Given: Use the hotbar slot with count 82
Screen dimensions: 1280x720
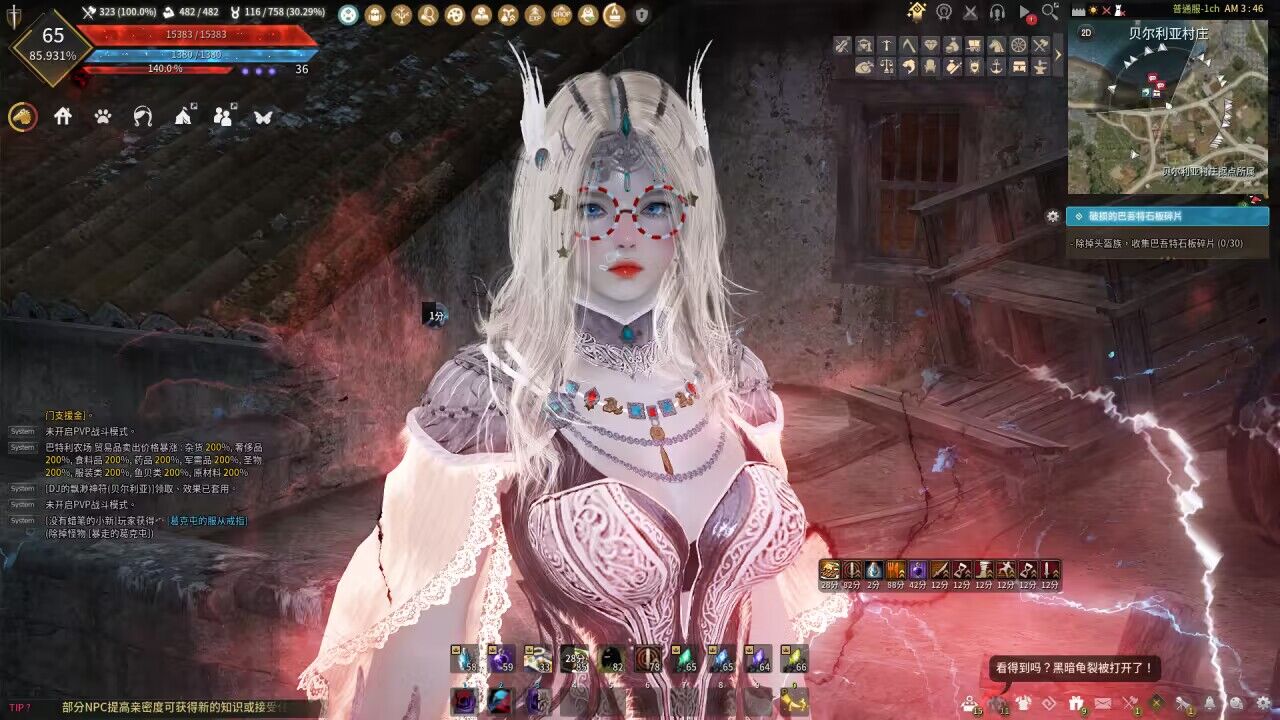Looking at the screenshot, I should (612, 659).
